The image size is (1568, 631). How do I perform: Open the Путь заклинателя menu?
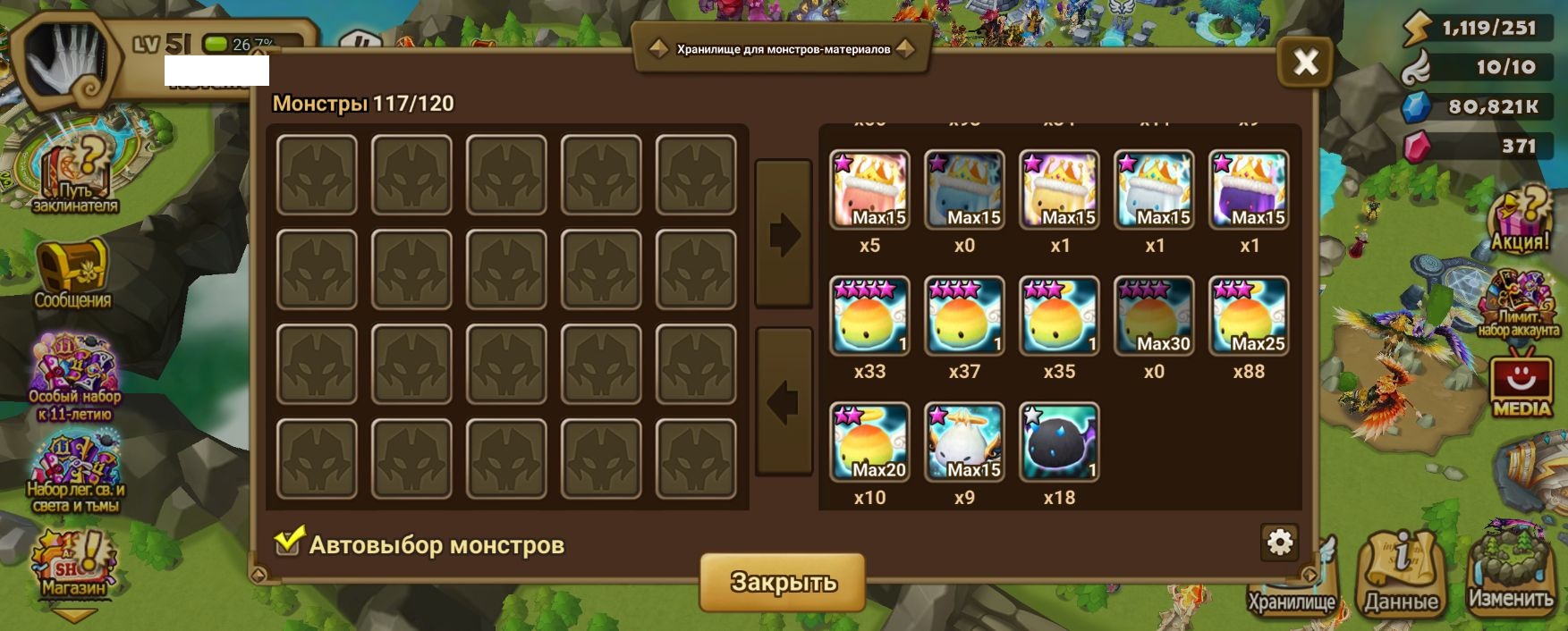pyautogui.click(x=75, y=176)
